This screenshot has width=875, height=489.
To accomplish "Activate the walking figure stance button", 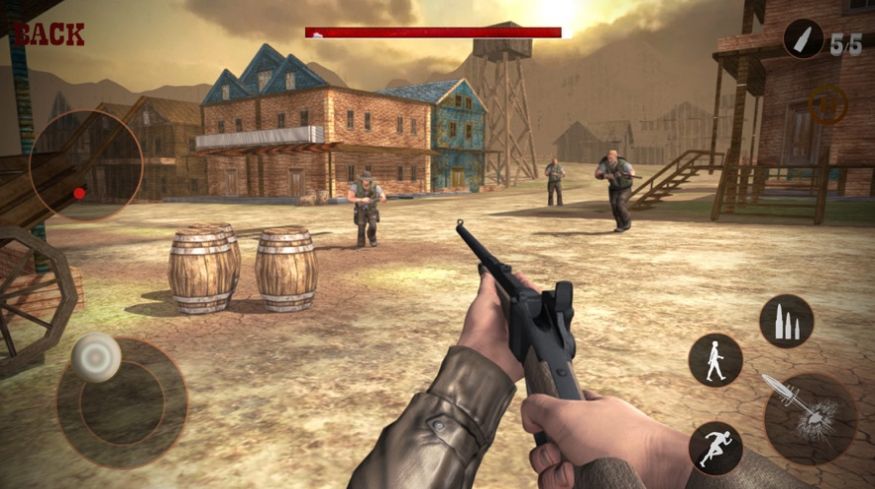I will (x=715, y=360).
